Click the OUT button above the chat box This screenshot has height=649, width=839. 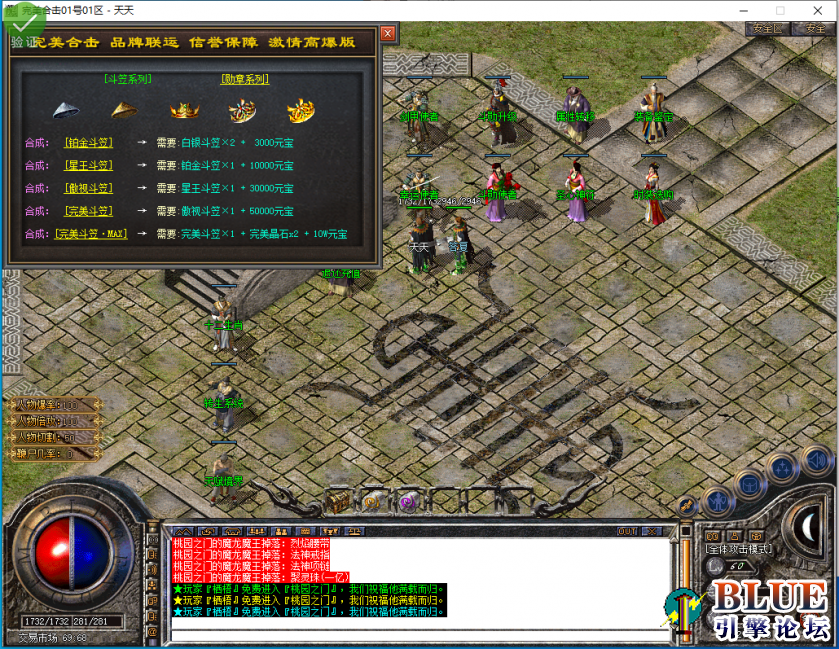627,531
